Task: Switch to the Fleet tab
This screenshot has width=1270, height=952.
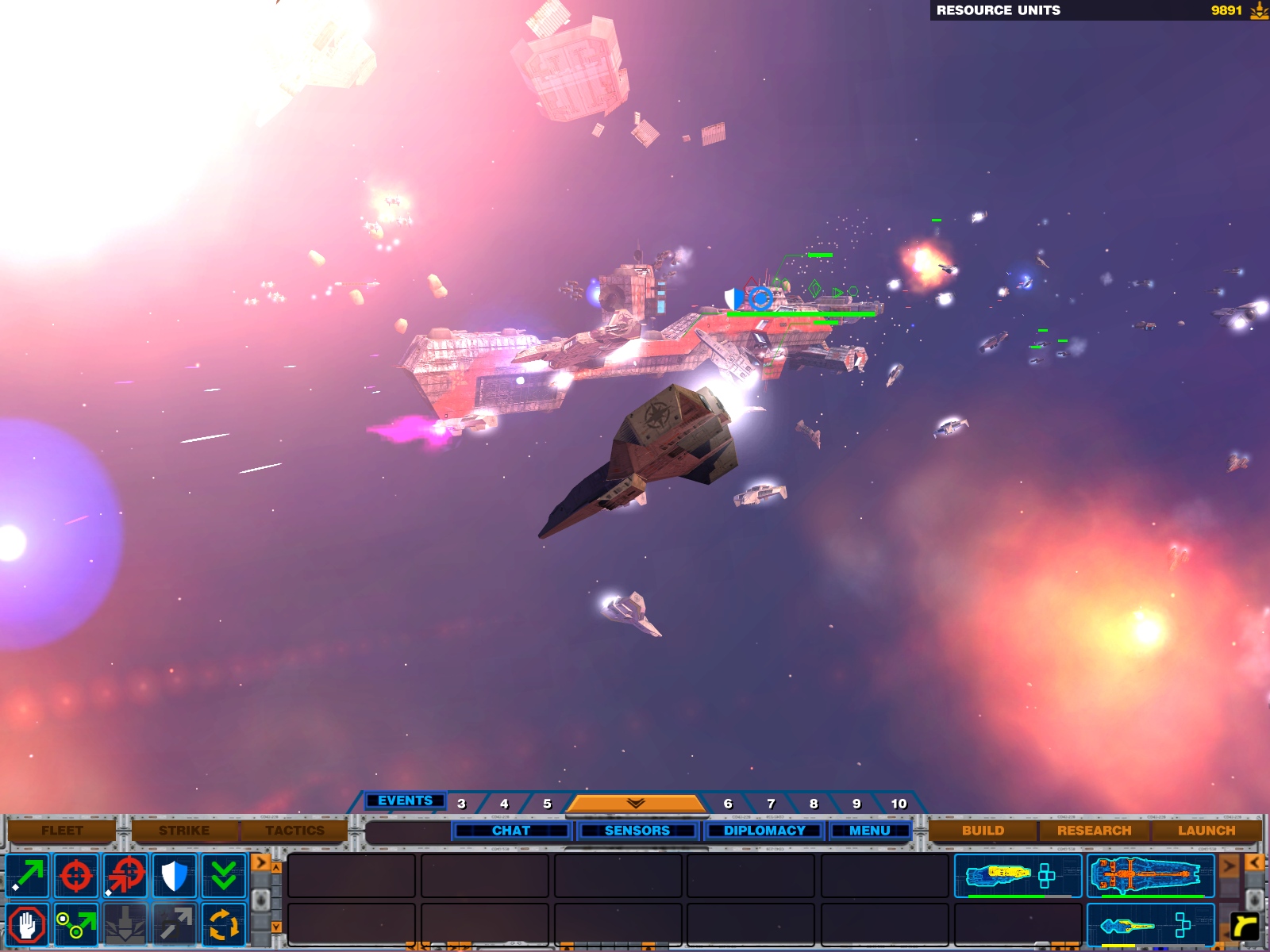Action: pyautogui.click(x=62, y=831)
